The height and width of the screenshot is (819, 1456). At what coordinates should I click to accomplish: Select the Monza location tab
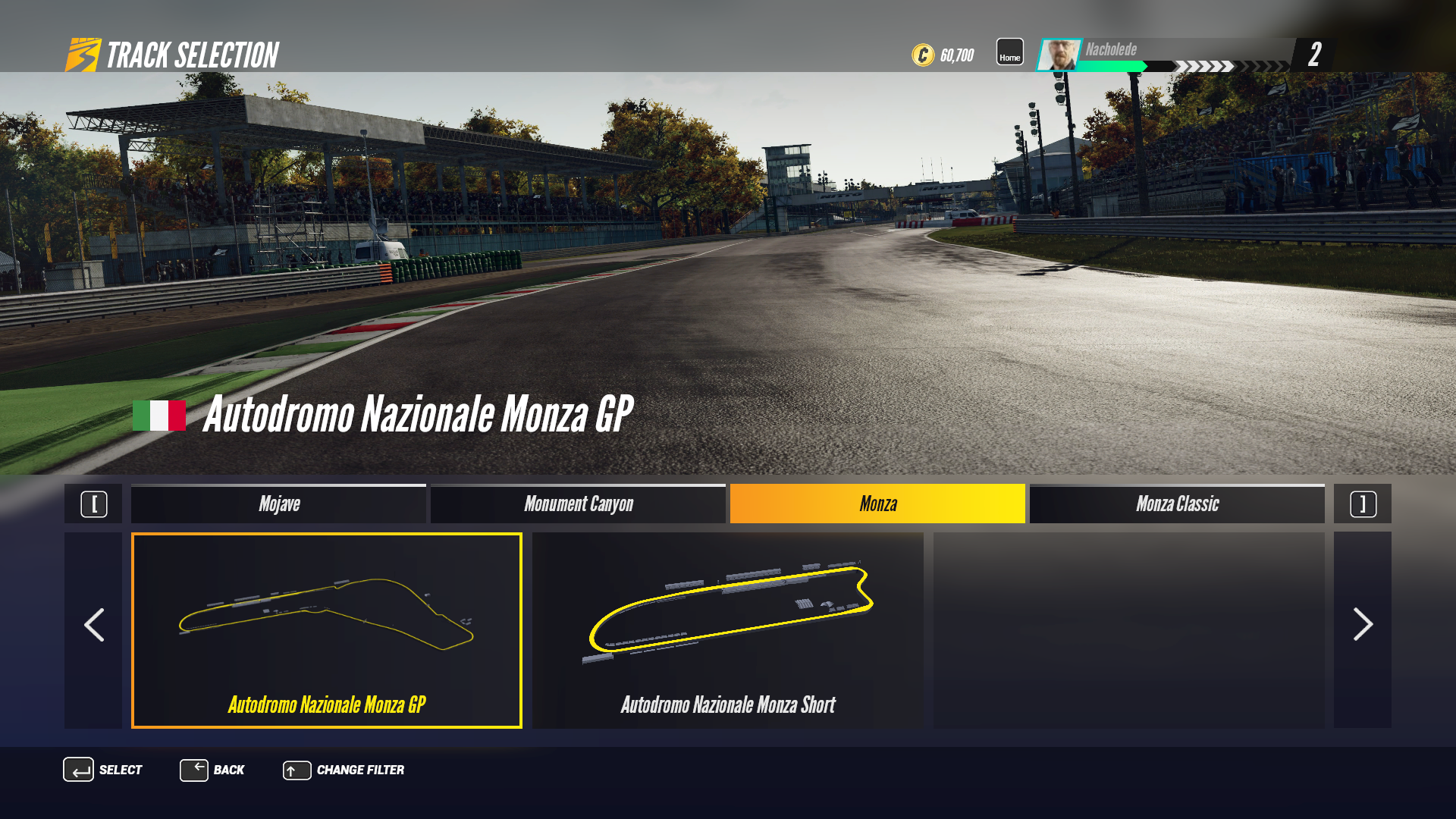tap(877, 504)
